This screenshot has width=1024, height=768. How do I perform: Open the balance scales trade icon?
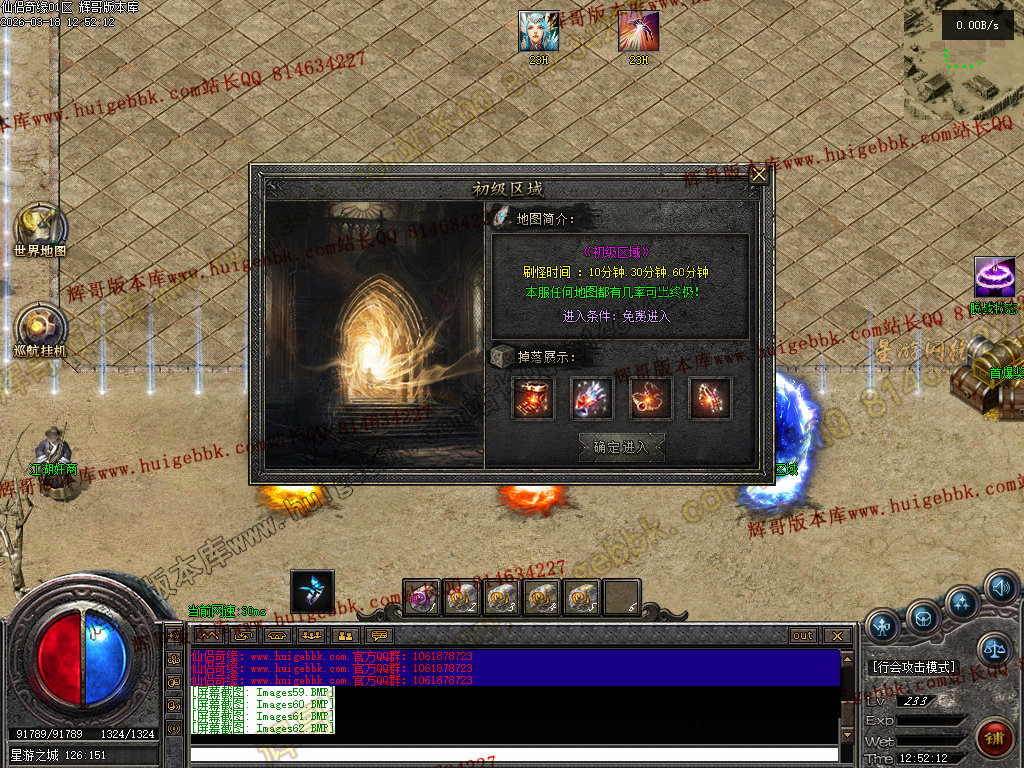pos(993,650)
